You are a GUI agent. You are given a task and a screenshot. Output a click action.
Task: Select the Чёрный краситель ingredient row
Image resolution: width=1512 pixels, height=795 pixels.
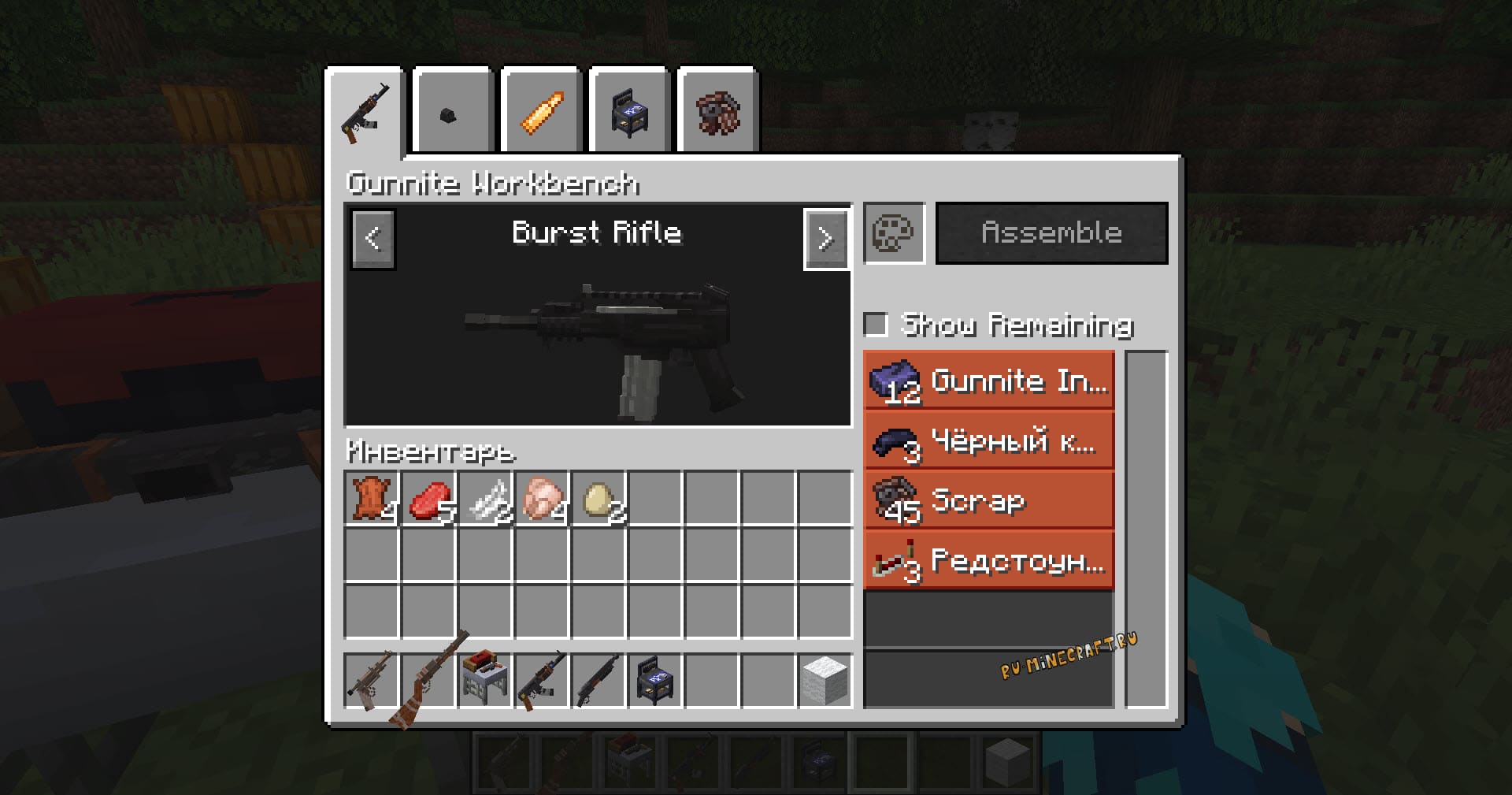tap(989, 441)
